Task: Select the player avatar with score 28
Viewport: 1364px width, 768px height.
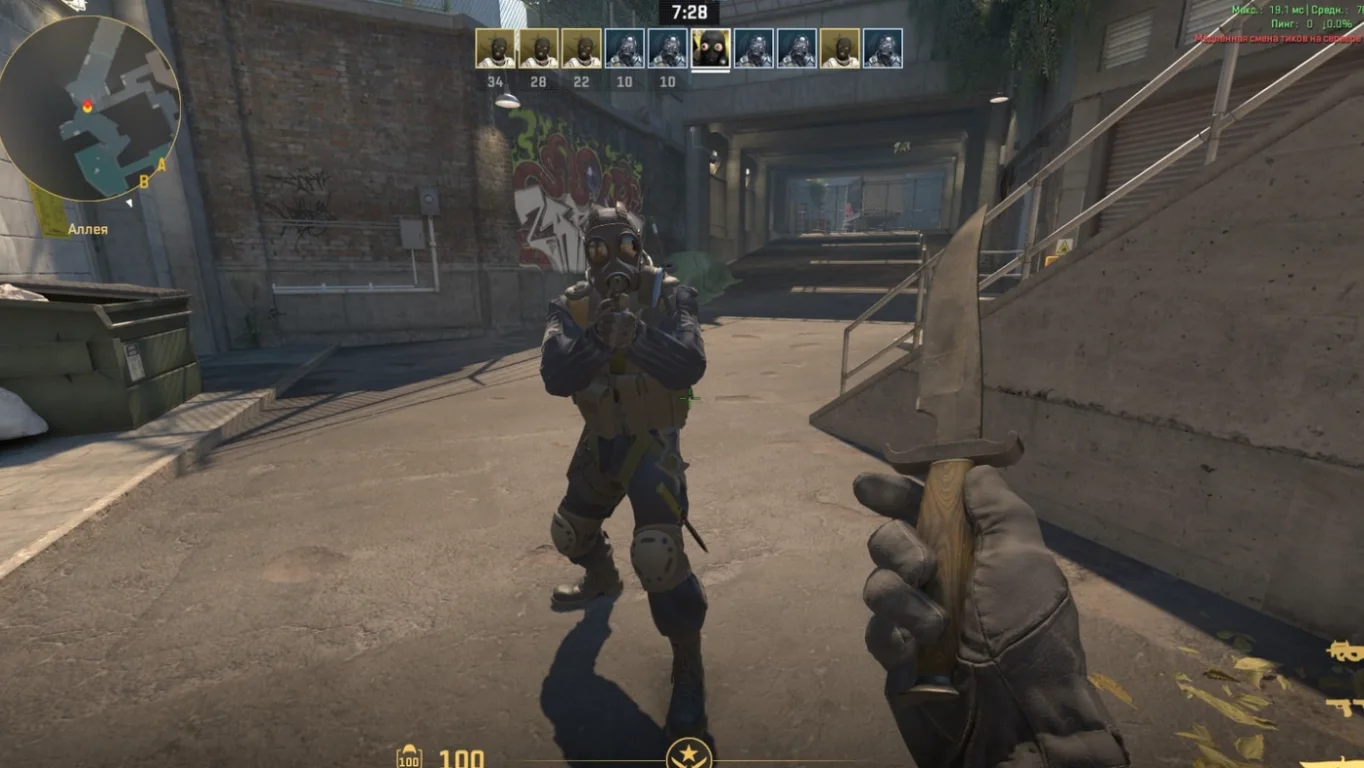Action: 538,48
